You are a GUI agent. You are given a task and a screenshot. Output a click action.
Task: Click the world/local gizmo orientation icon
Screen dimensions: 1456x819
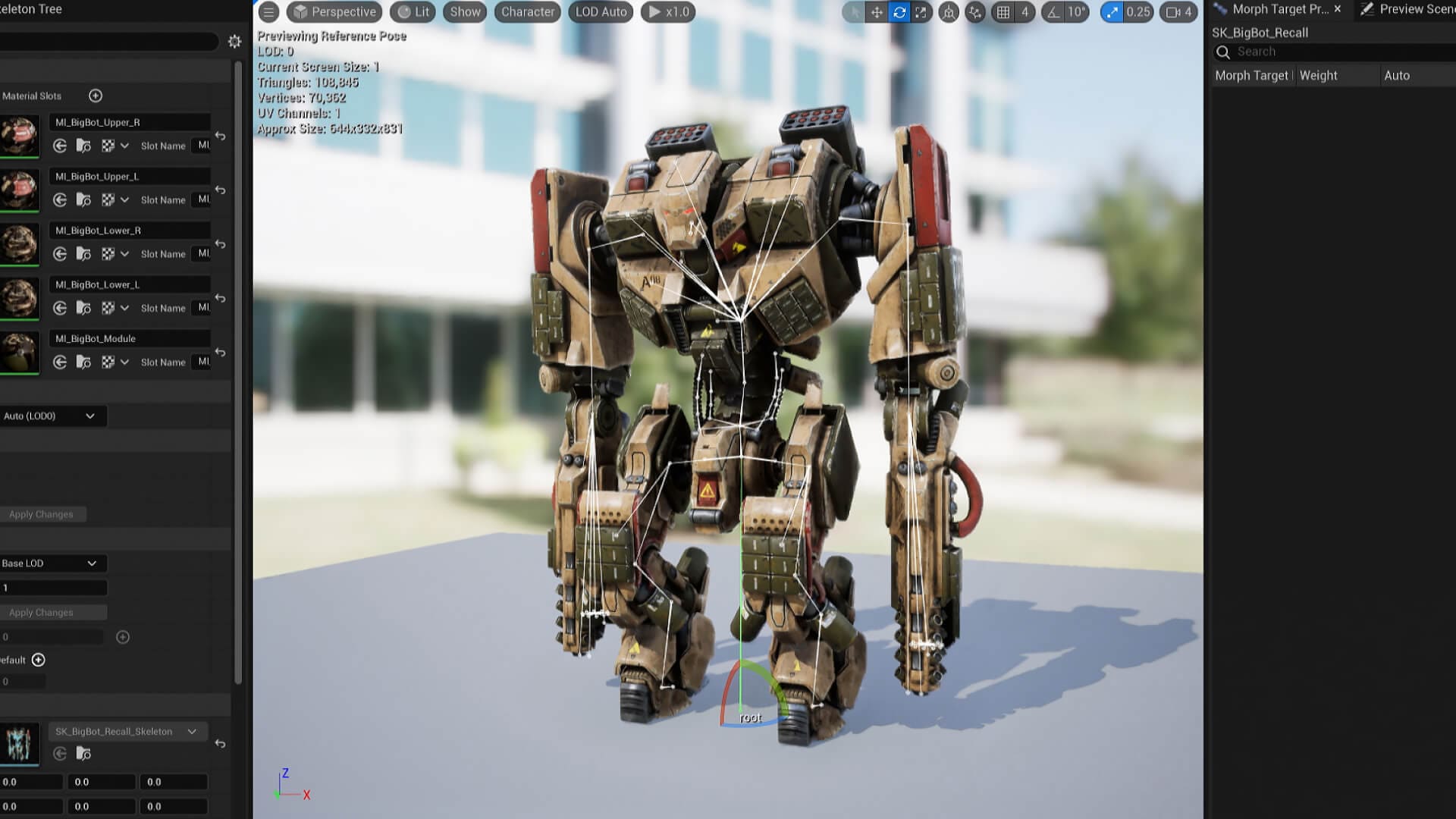(x=949, y=12)
